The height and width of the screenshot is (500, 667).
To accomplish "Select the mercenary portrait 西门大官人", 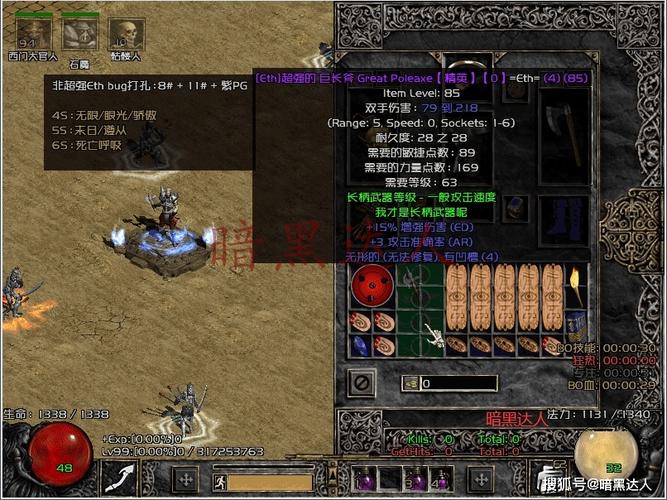I will 33,33.
